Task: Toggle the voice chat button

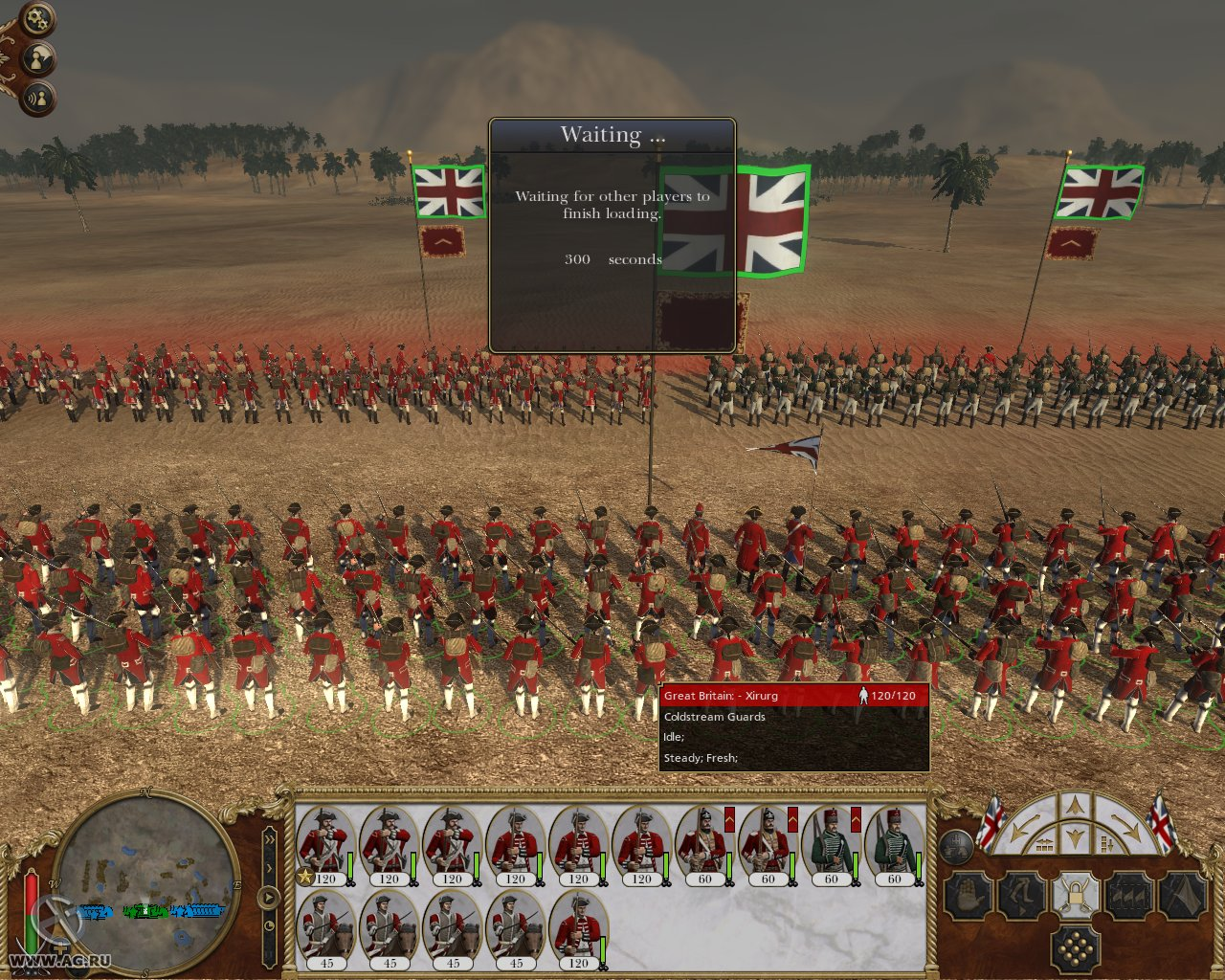Action: point(38,99)
